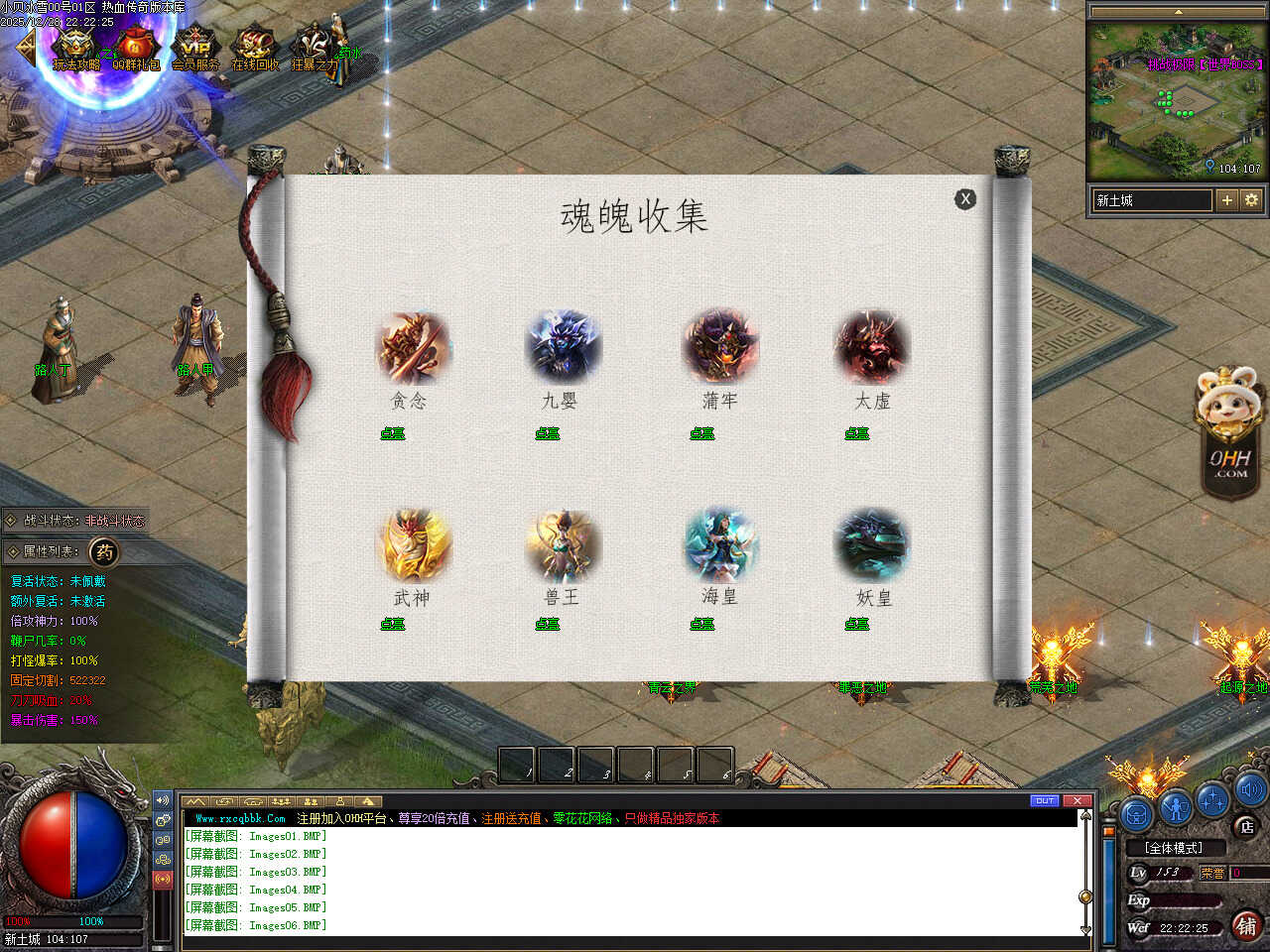
Task: Click the green link under 海皇
Action: (x=702, y=624)
